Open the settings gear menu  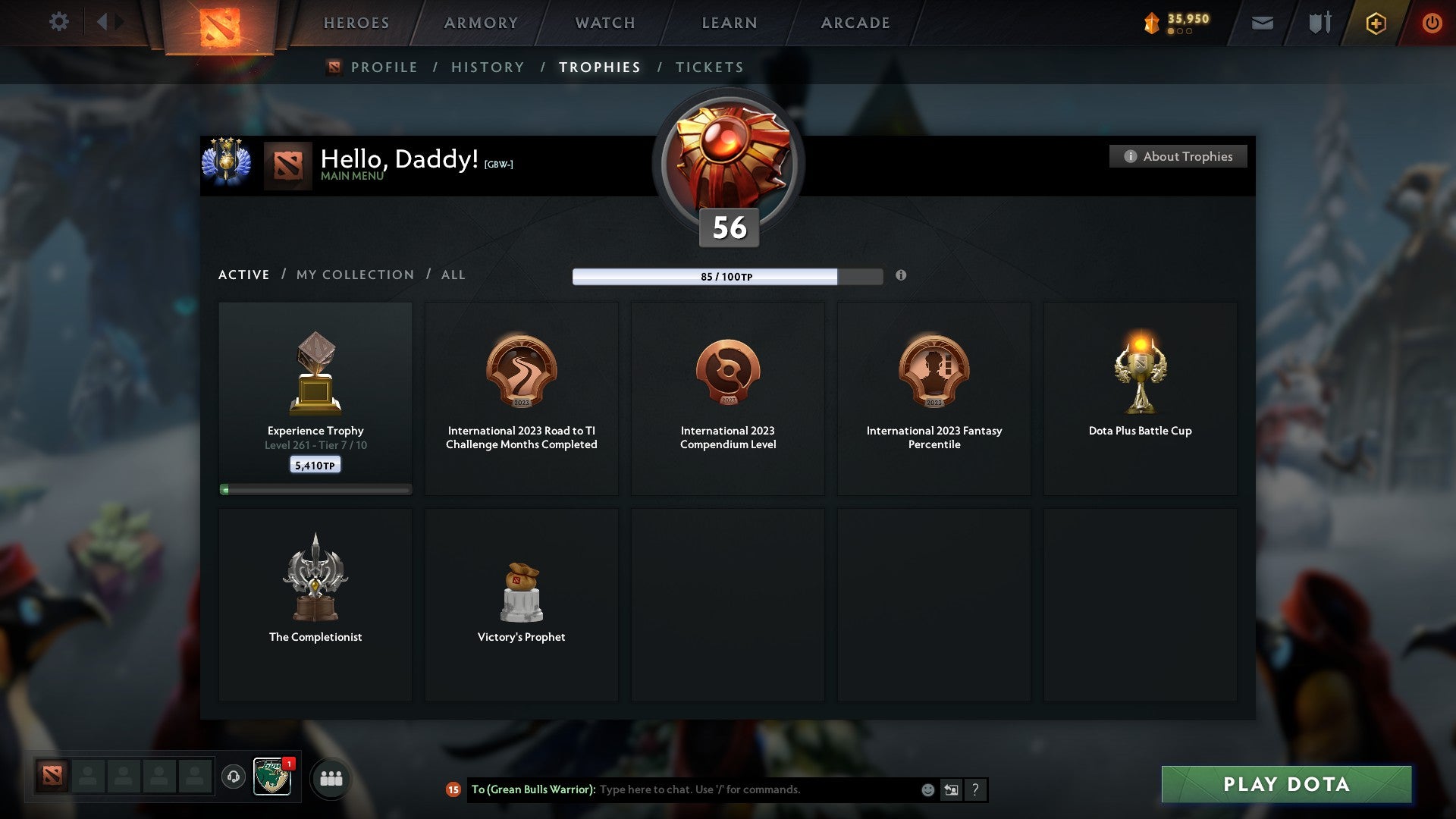click(58, 22)
